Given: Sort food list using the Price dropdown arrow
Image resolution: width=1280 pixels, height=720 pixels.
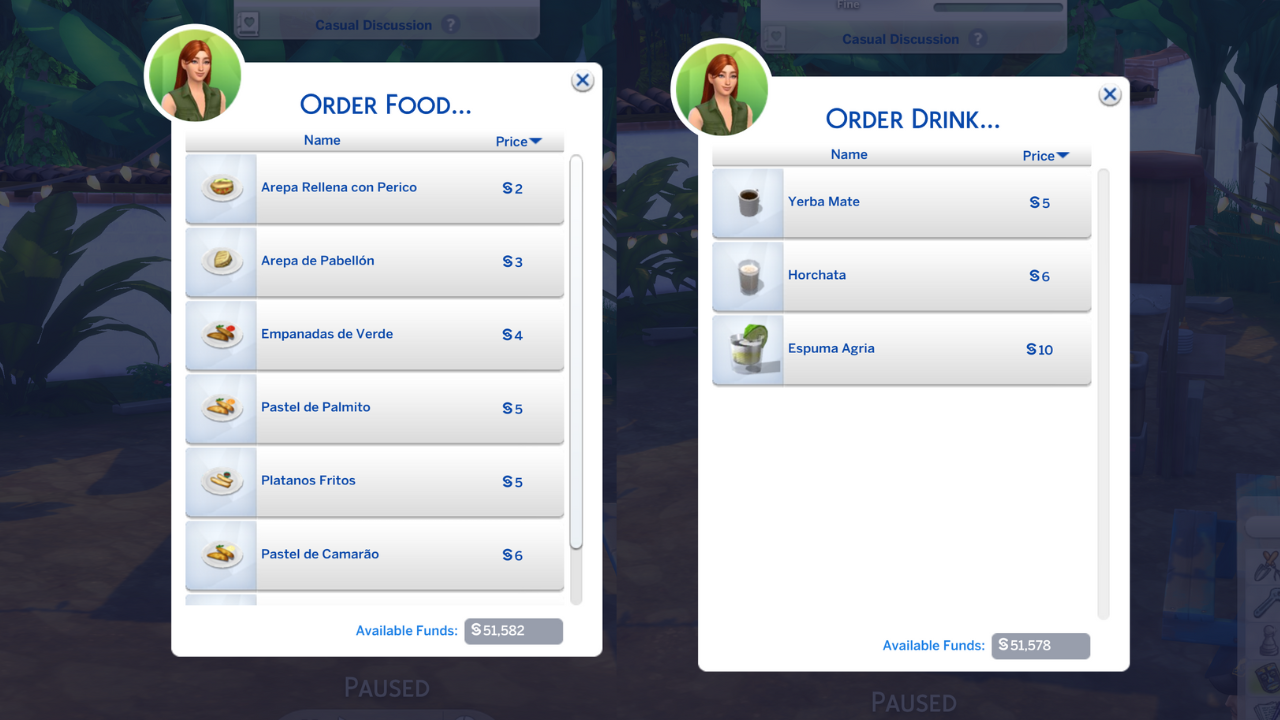Looking at the screenshot, I should (x=536, y=141).
